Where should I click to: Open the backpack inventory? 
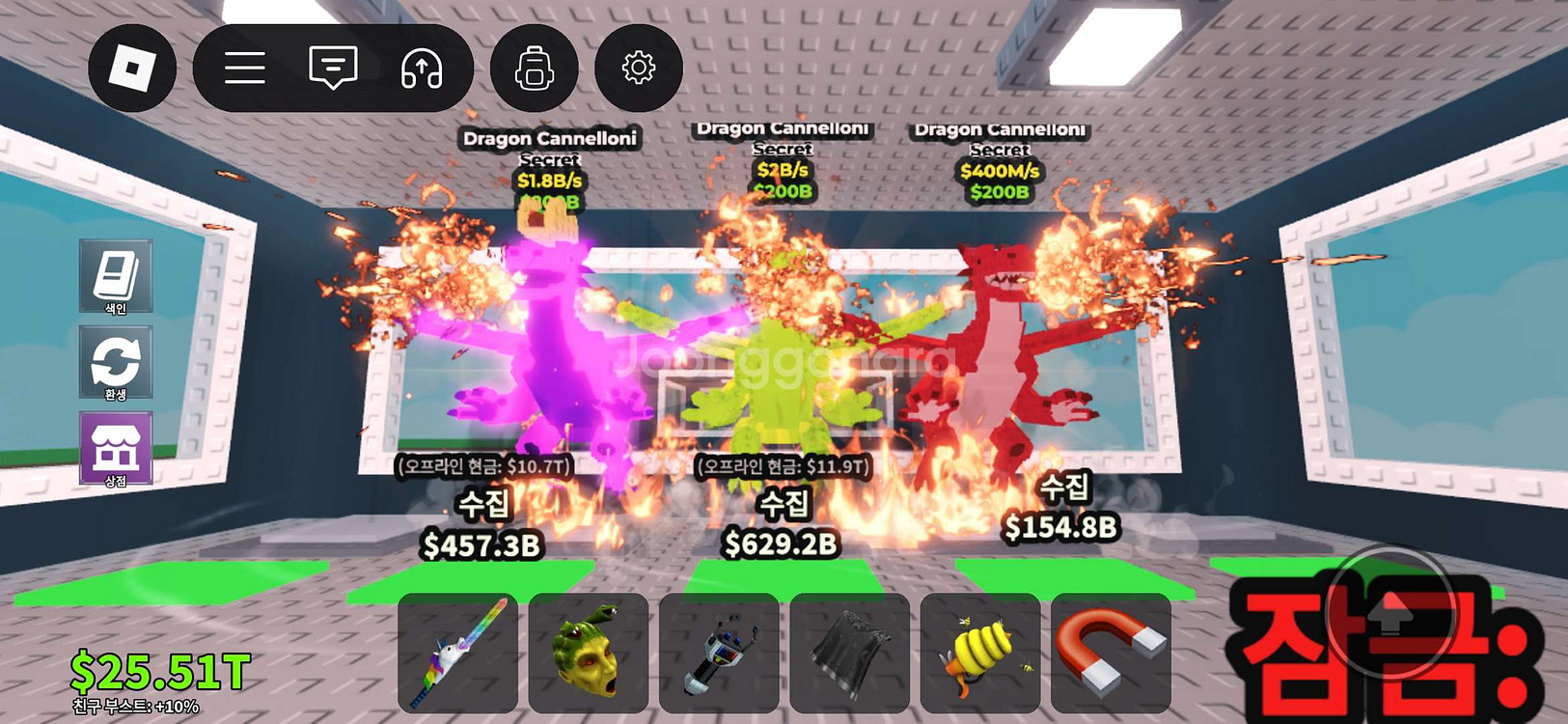pyautogui.click(x=534, y=69)
